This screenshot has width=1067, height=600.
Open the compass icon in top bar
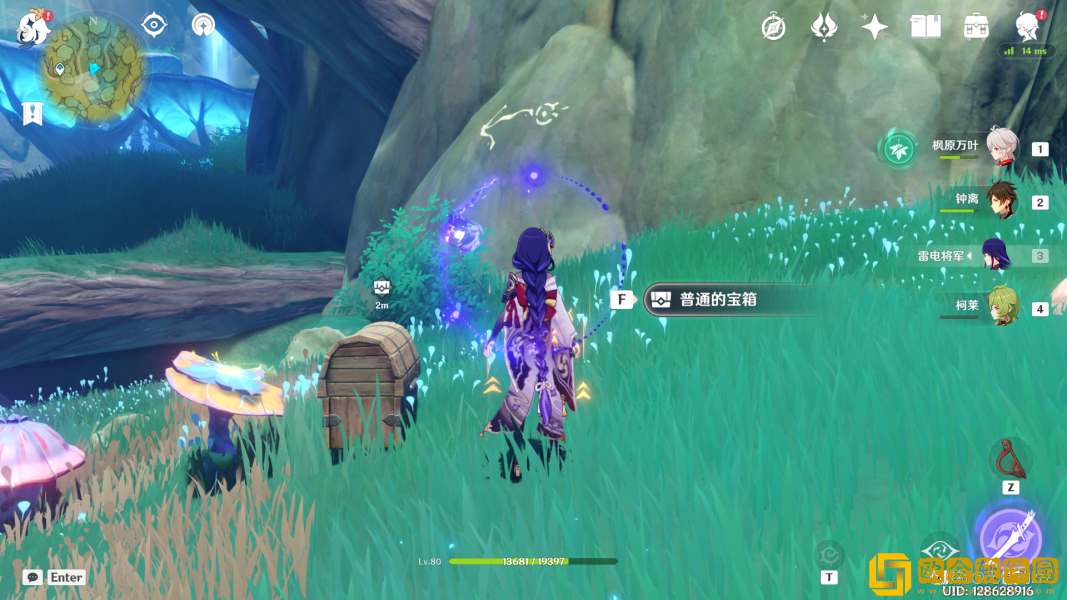(773, 27)
